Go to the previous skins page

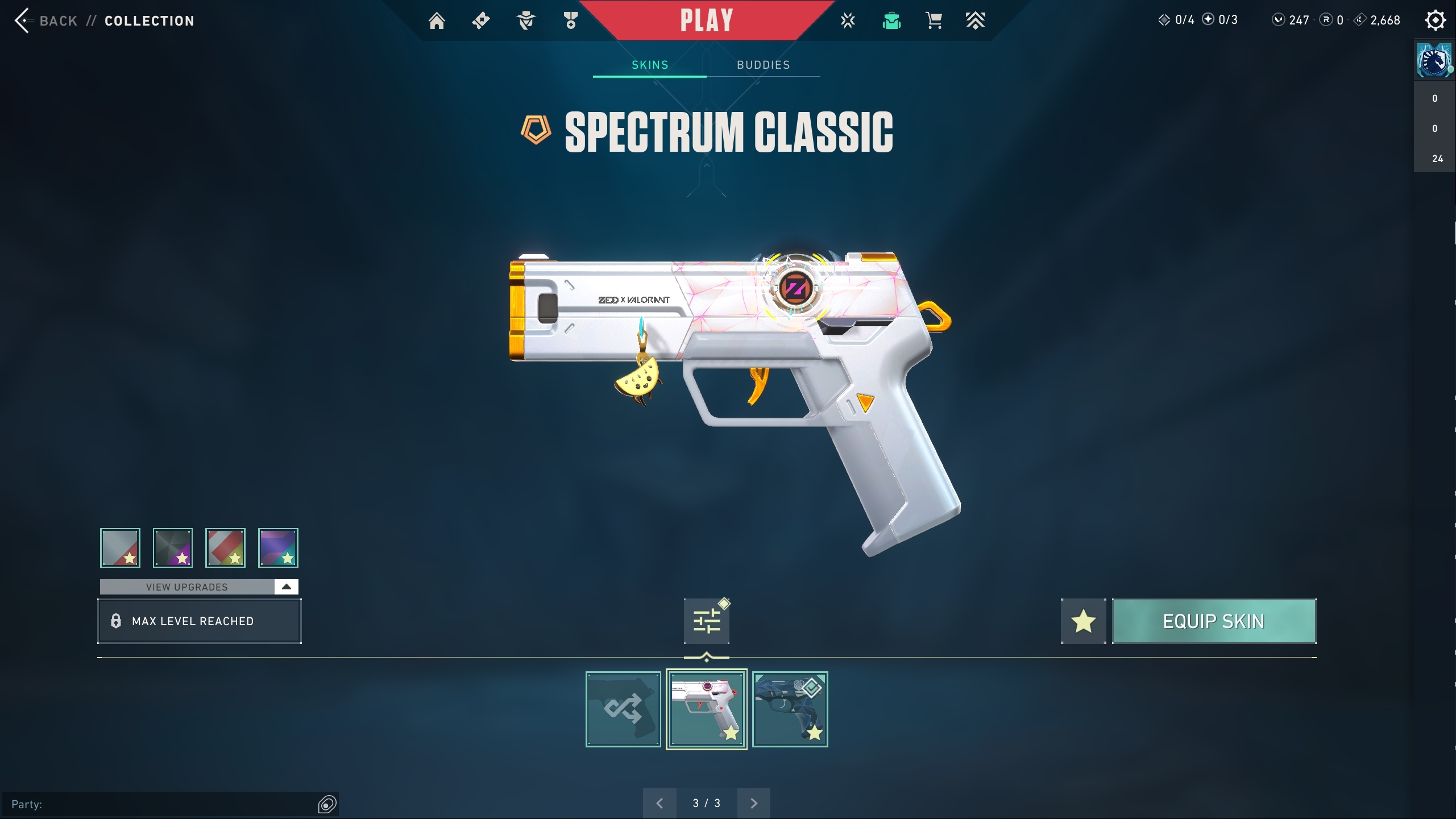click(659, 803)
